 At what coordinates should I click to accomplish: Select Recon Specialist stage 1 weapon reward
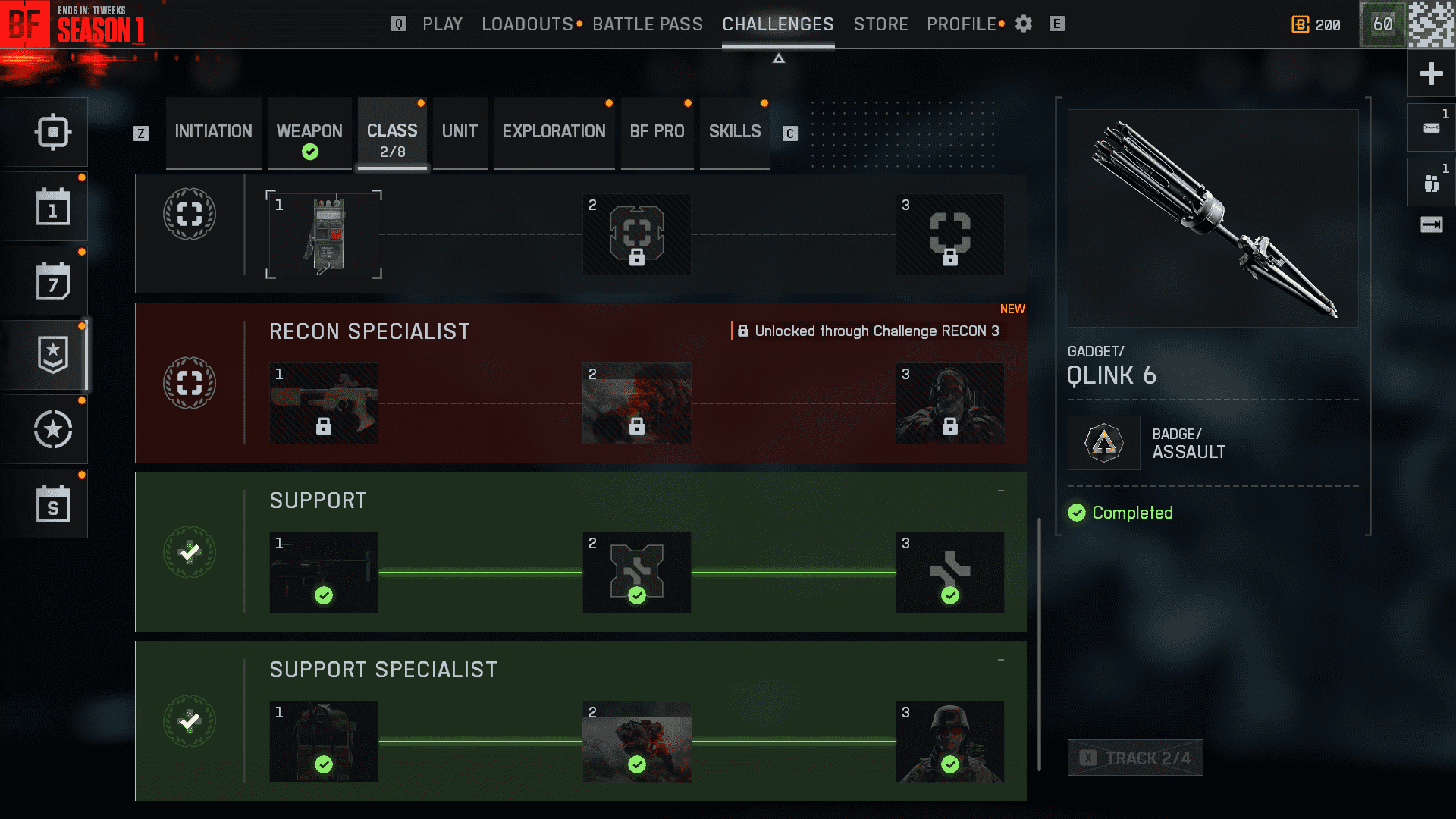click(324, 403)
